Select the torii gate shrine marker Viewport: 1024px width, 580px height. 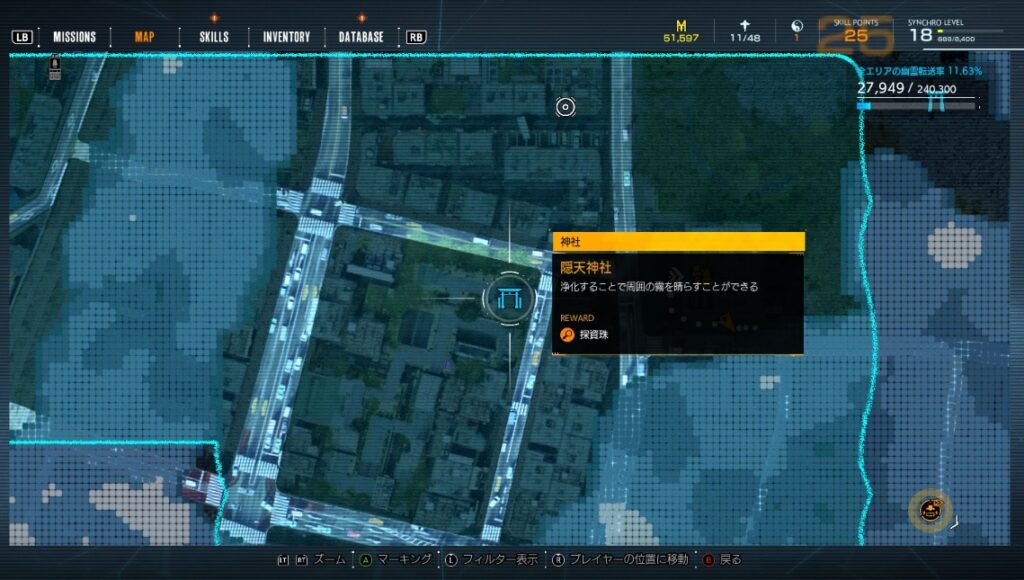(508, 297)
